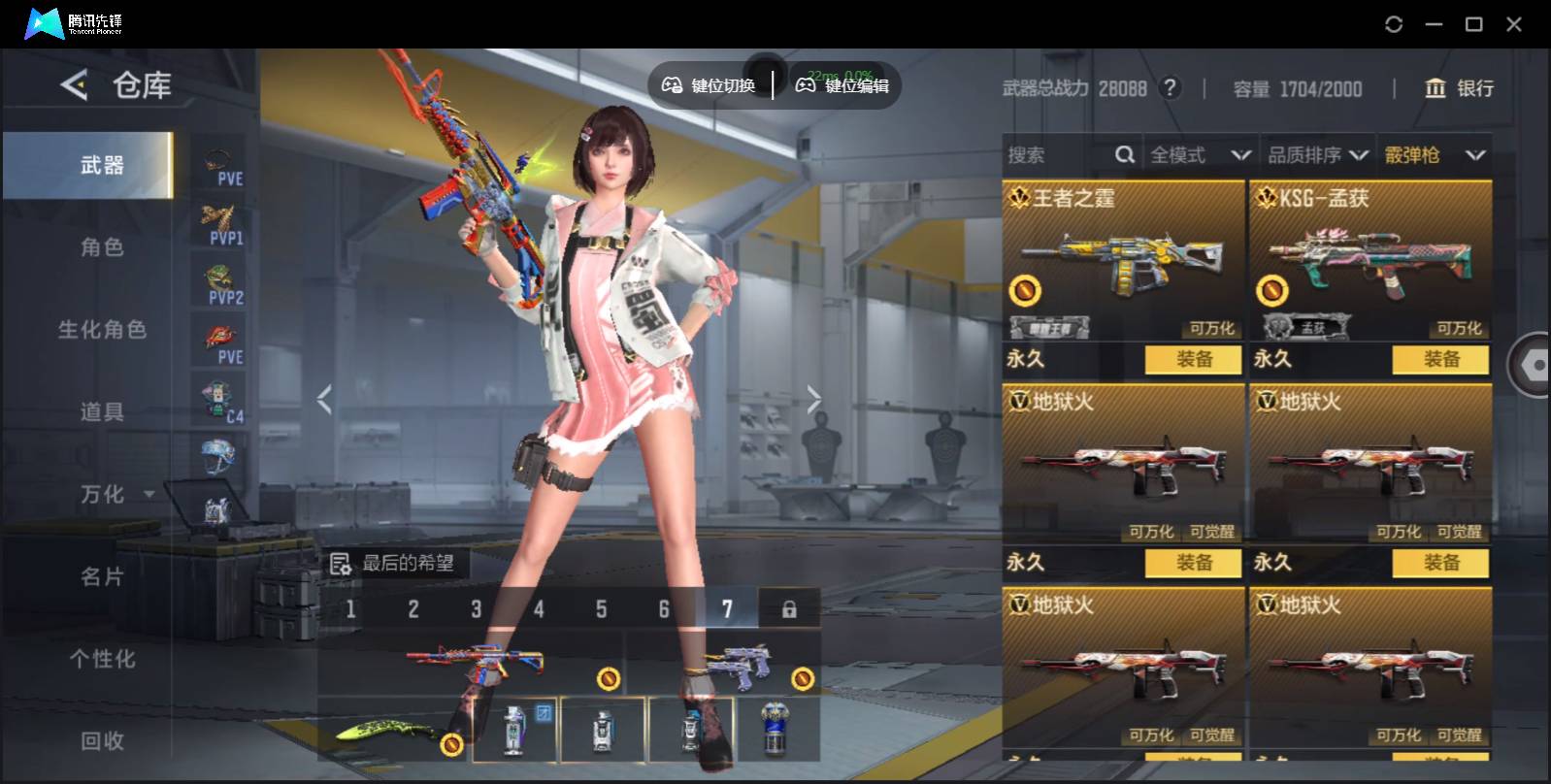Open the 生化角色 category

(102, 330)
